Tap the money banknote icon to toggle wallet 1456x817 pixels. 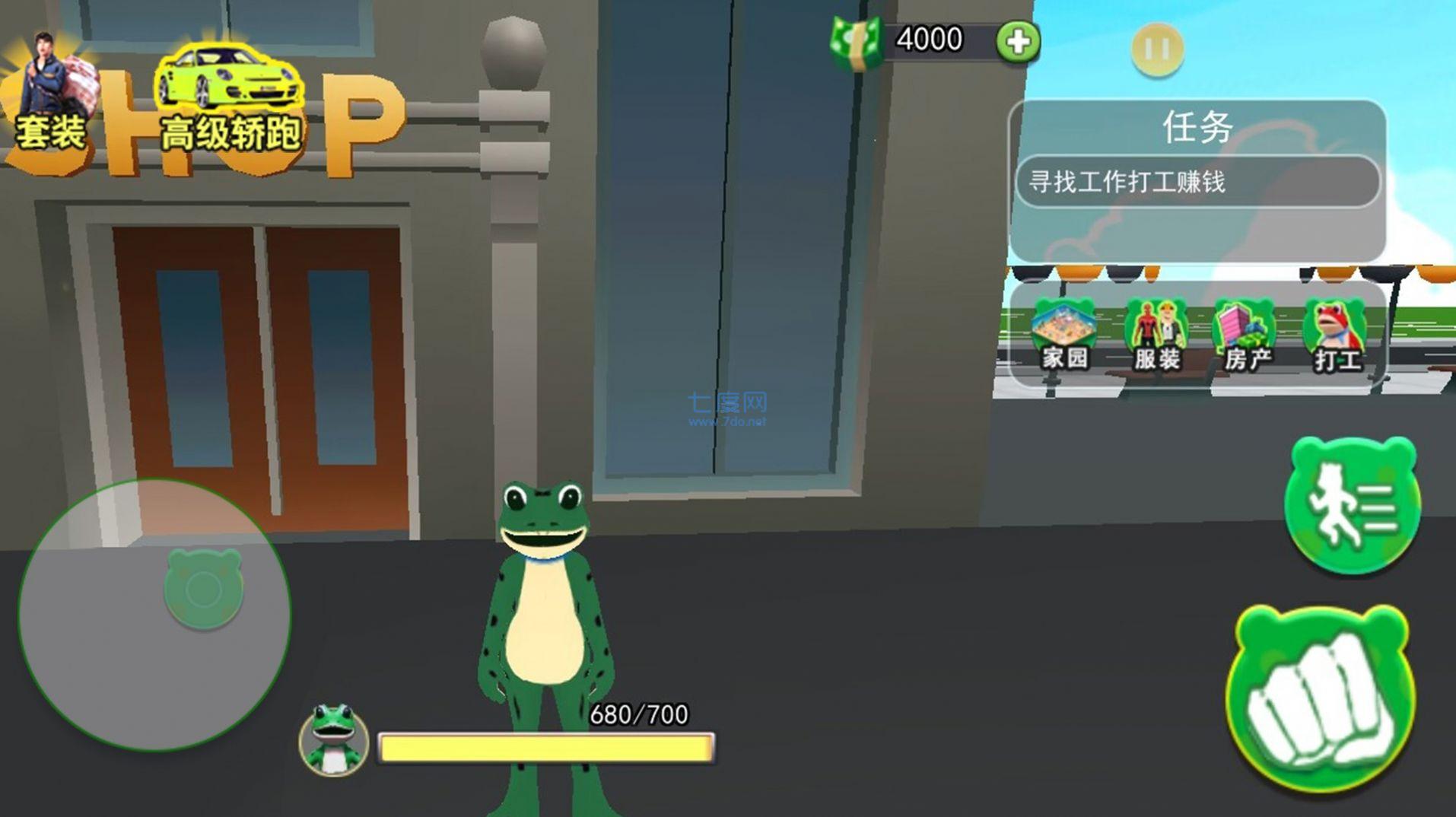(x=856, y=42)
